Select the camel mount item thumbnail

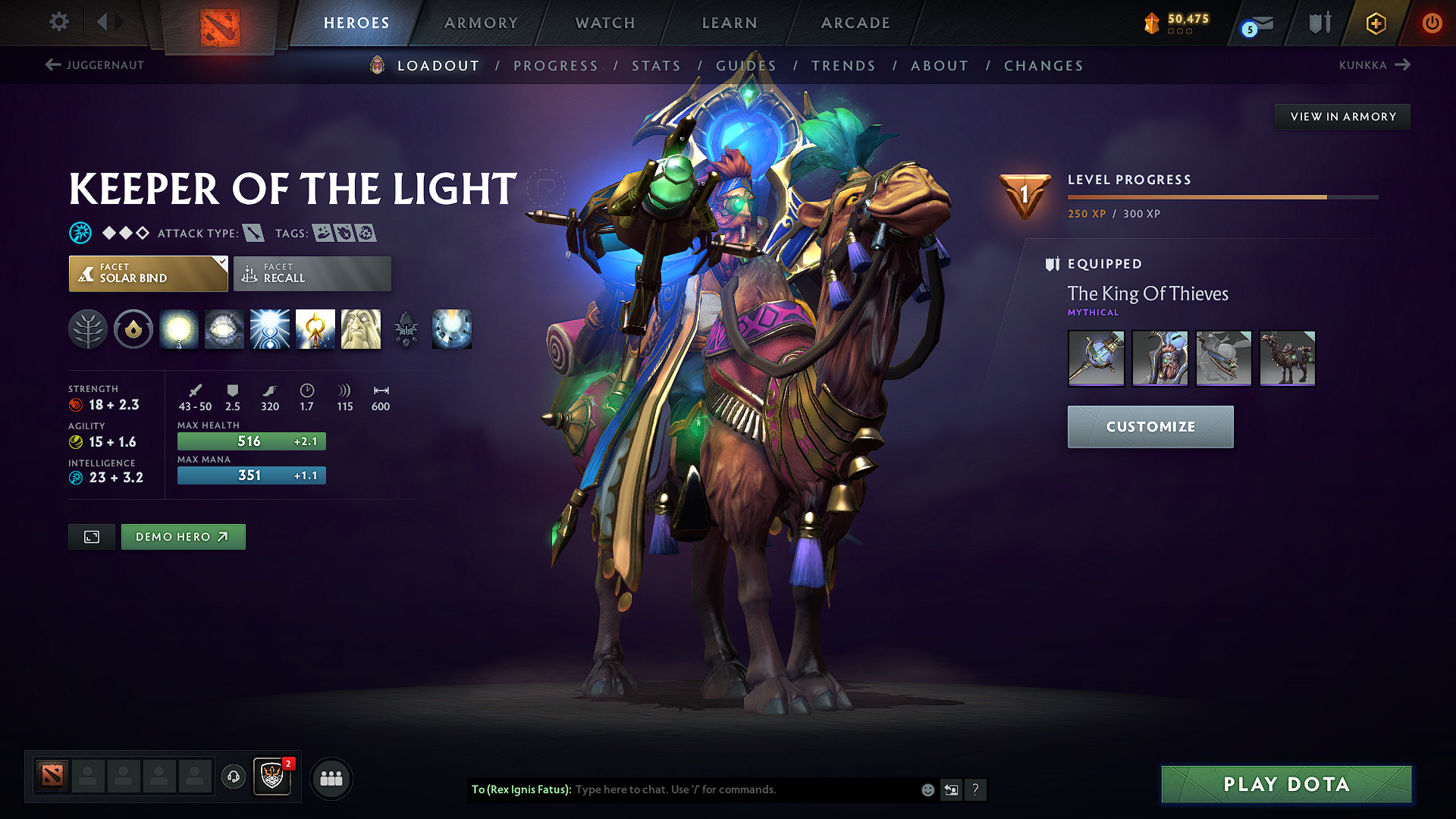[x=1287, y=358]
